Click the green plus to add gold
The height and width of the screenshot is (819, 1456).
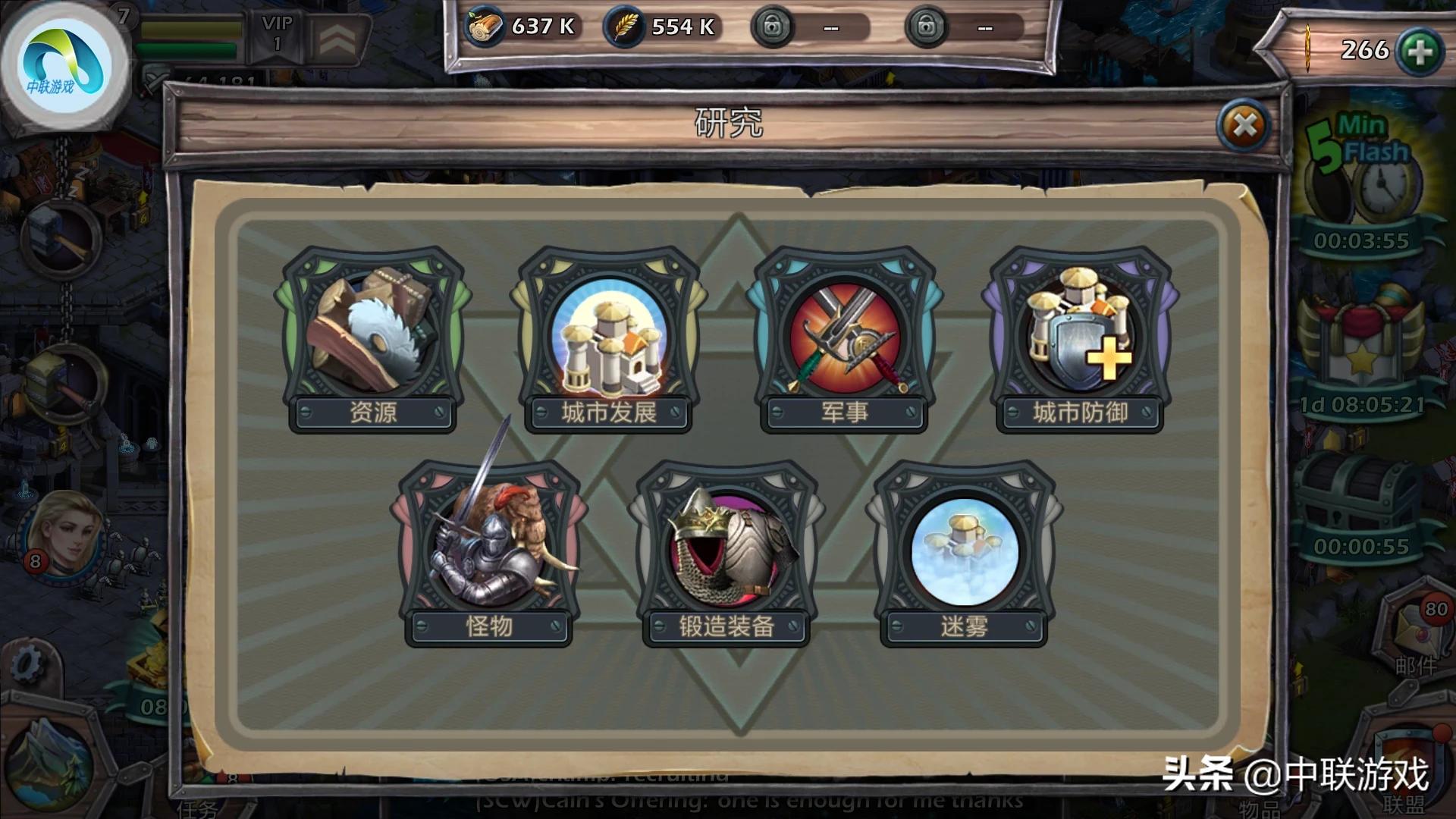point(1419,52)
